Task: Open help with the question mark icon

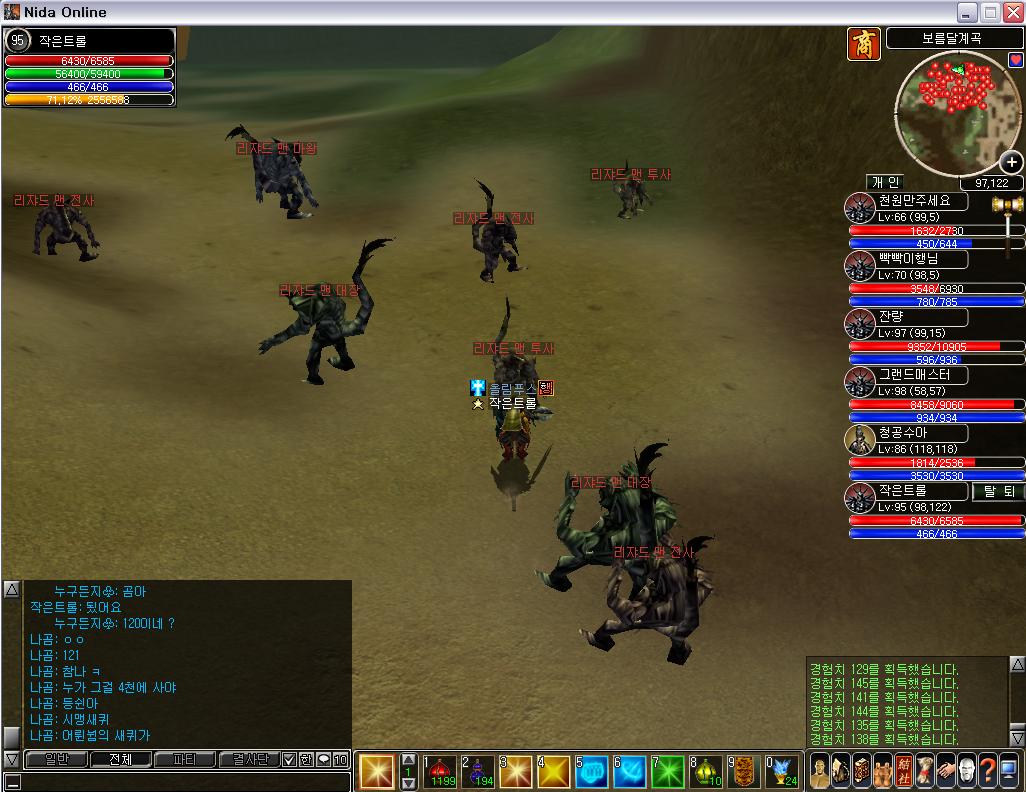Action: (987, 771)
